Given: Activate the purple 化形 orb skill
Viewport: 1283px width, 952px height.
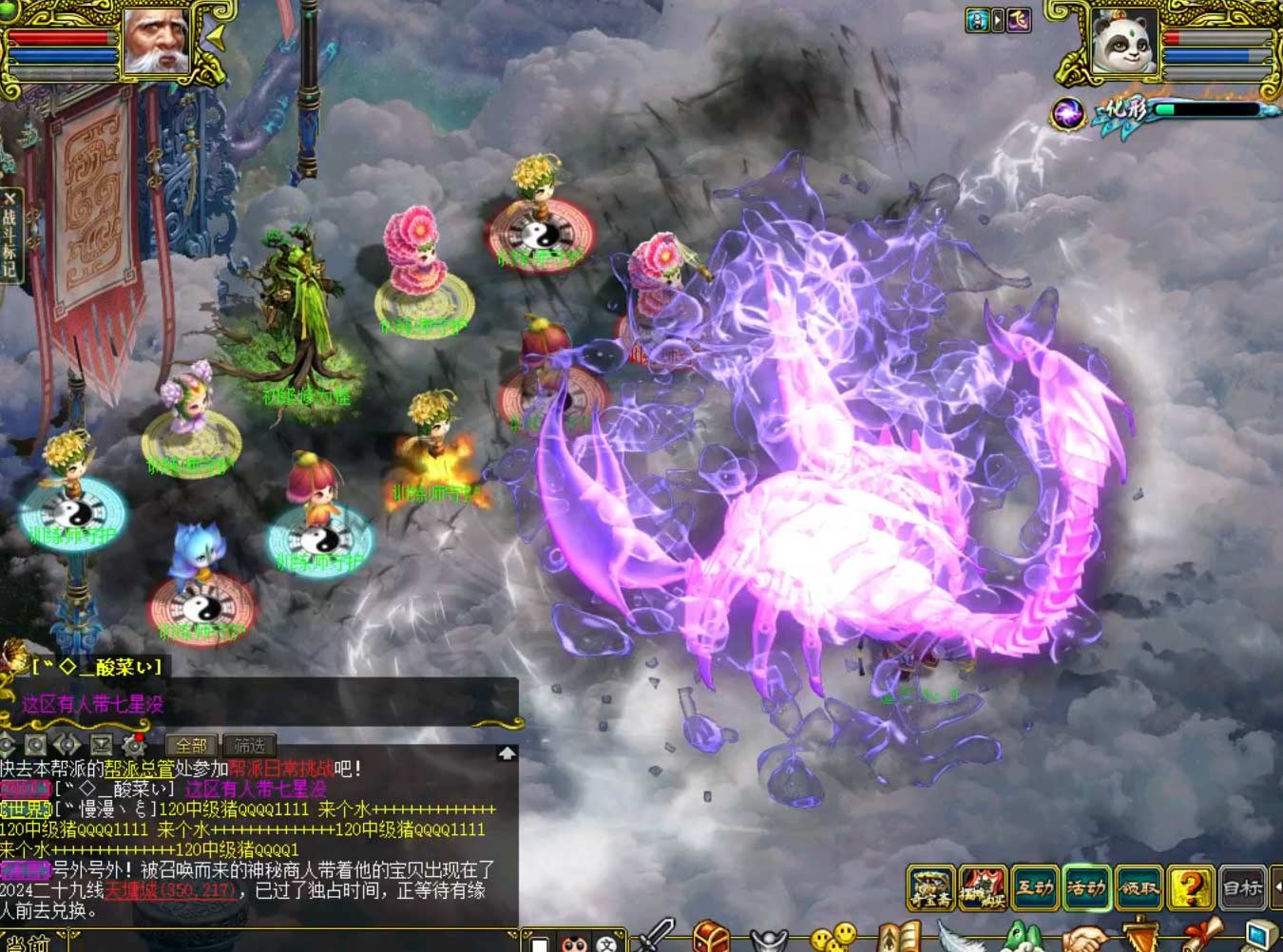Looking at the screenshot, I should 1068,114.
